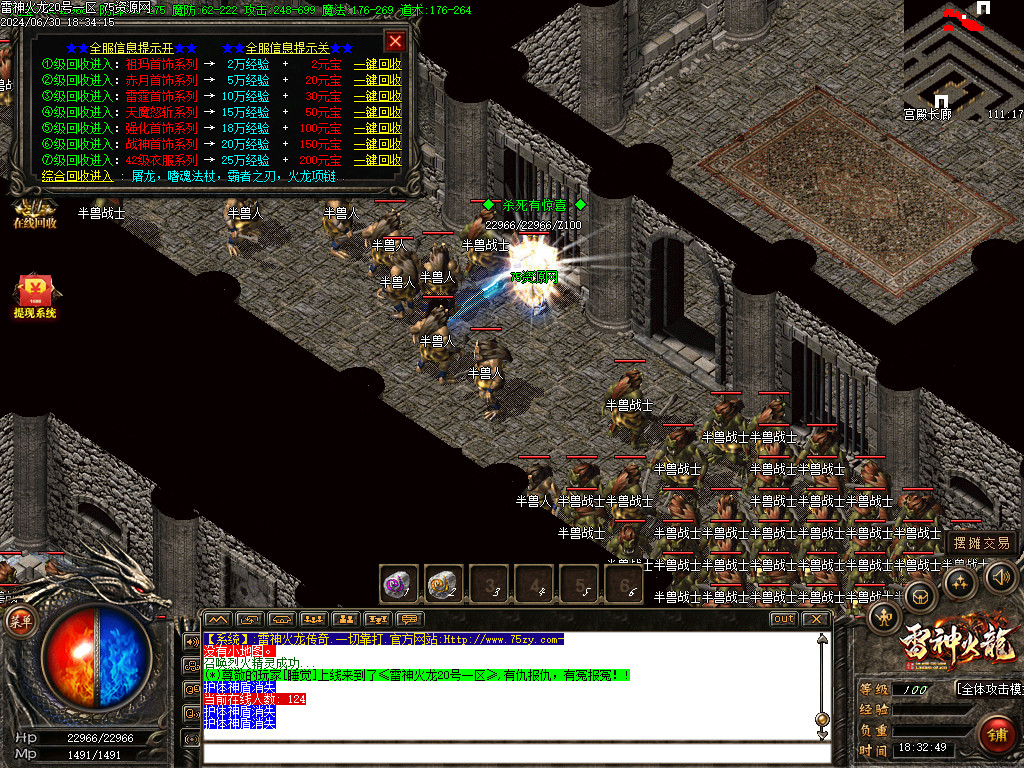Toggle the sound speaker button
The image size is (1024, 768).
coord(1001,576)
